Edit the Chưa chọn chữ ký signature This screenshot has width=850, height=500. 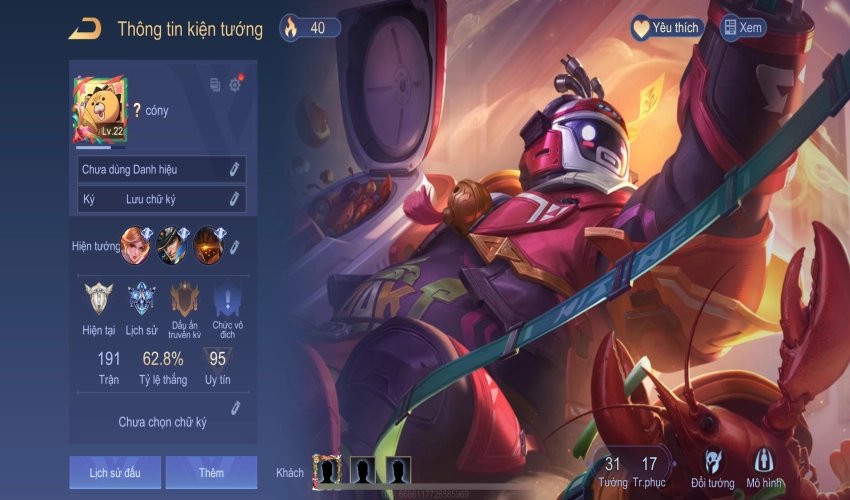[x=236, y=408]
